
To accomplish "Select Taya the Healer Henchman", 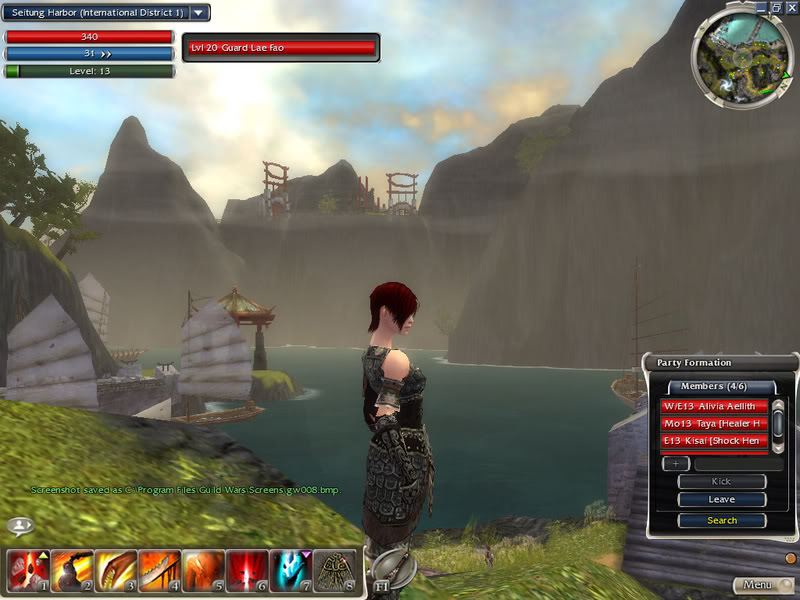I will 714,423.
